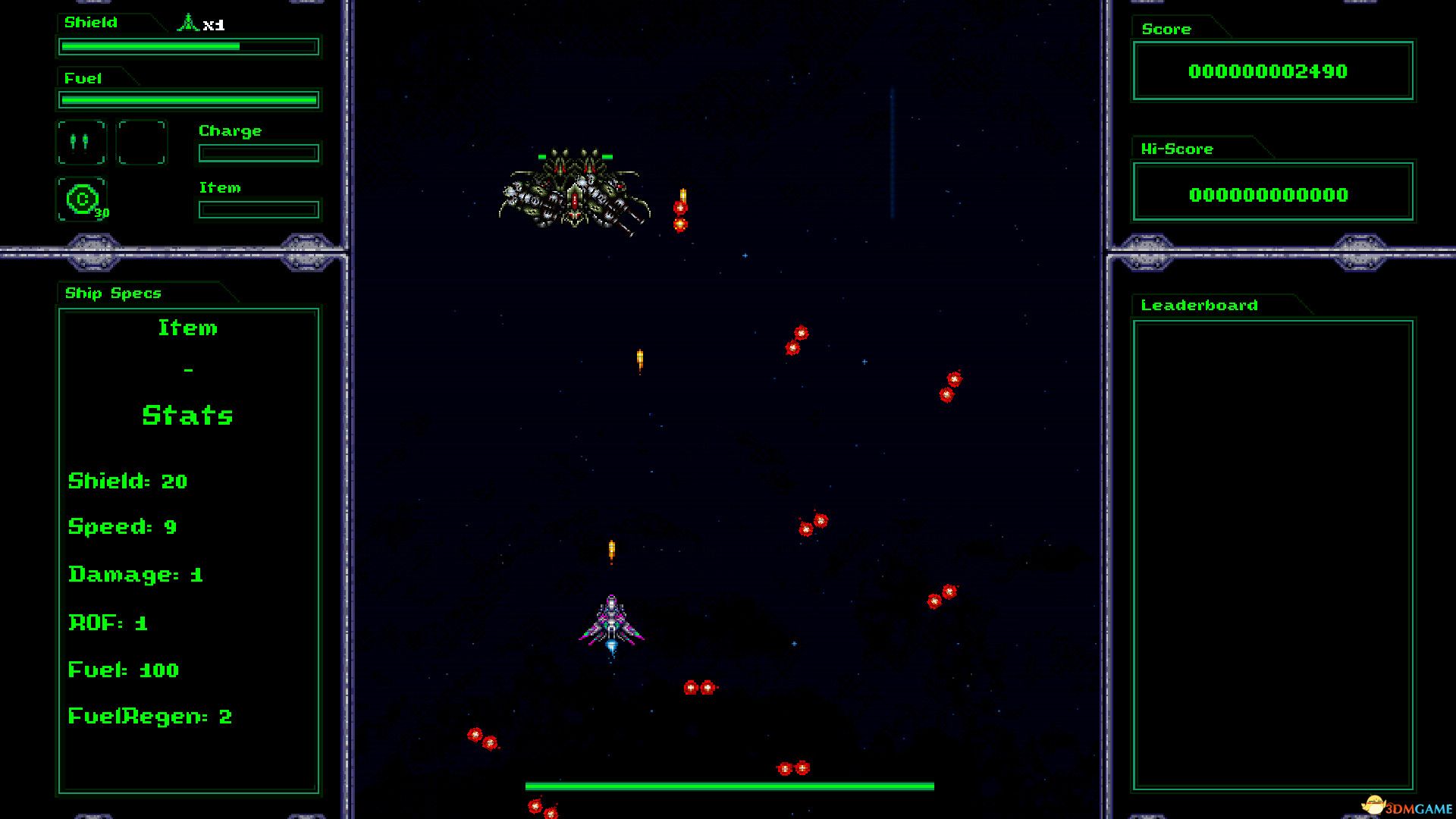Open the Score panel tab
Viewport: 1456px width, 819px height.
1166,29
